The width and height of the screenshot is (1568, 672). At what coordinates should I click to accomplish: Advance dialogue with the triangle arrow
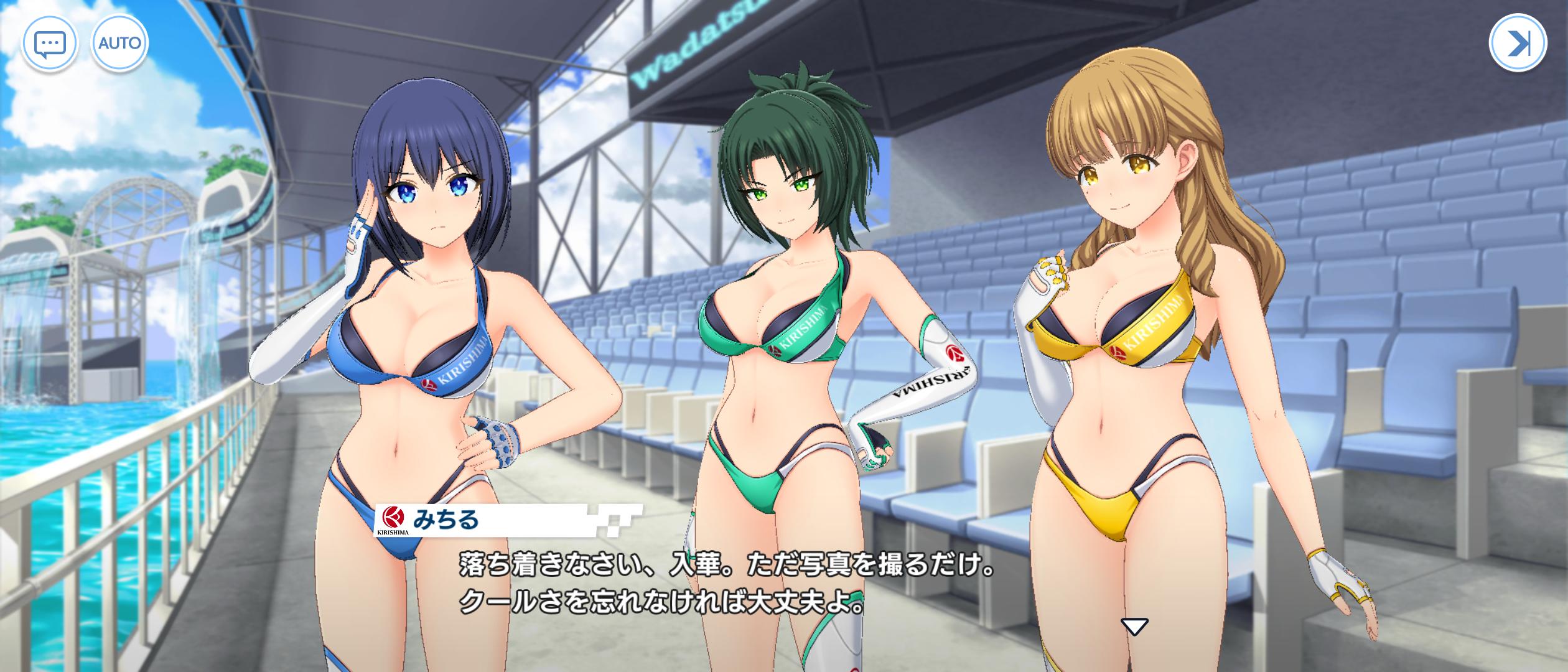point(1134,627)
